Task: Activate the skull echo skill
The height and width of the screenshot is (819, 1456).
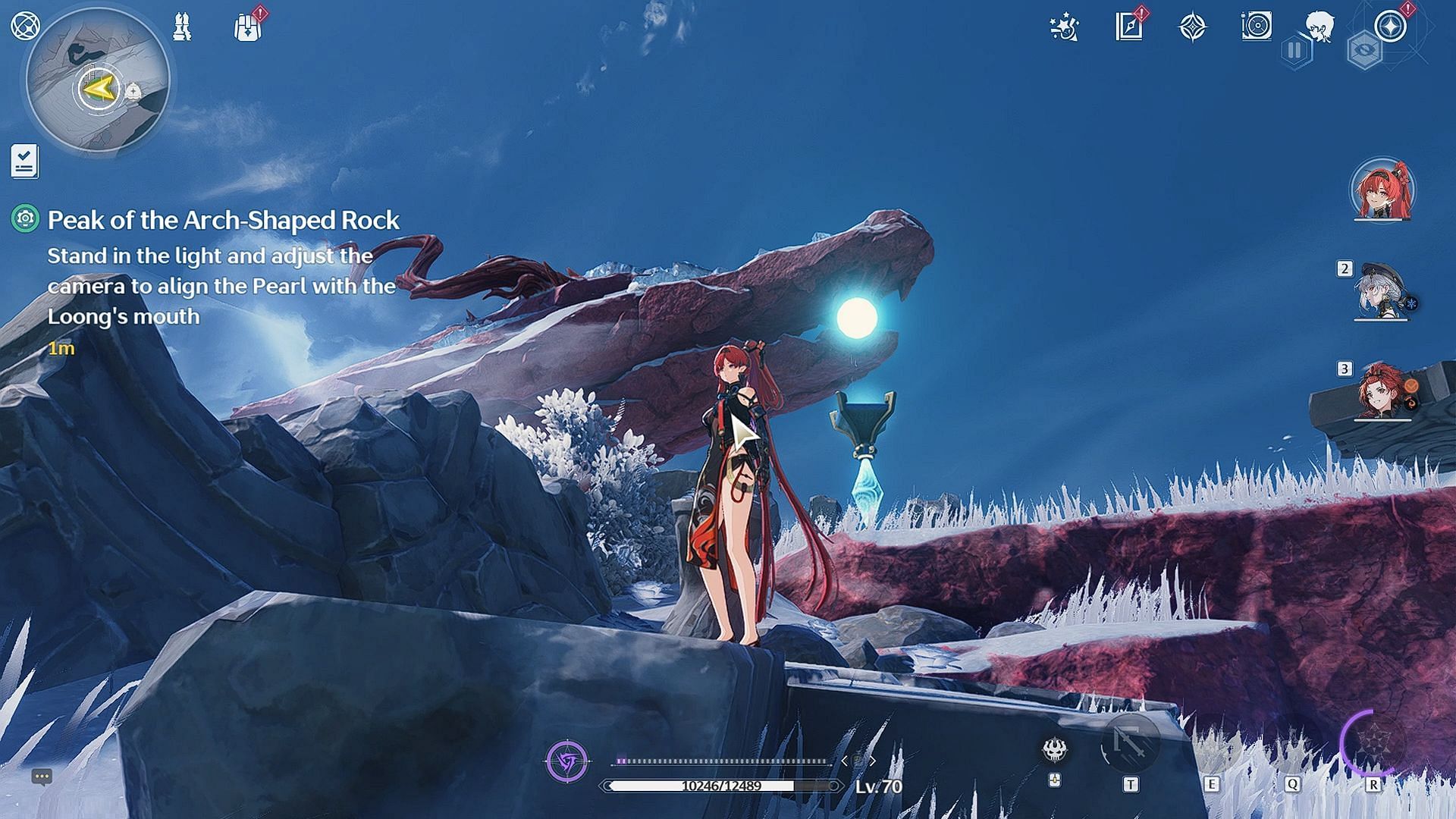Action: 1055,750
